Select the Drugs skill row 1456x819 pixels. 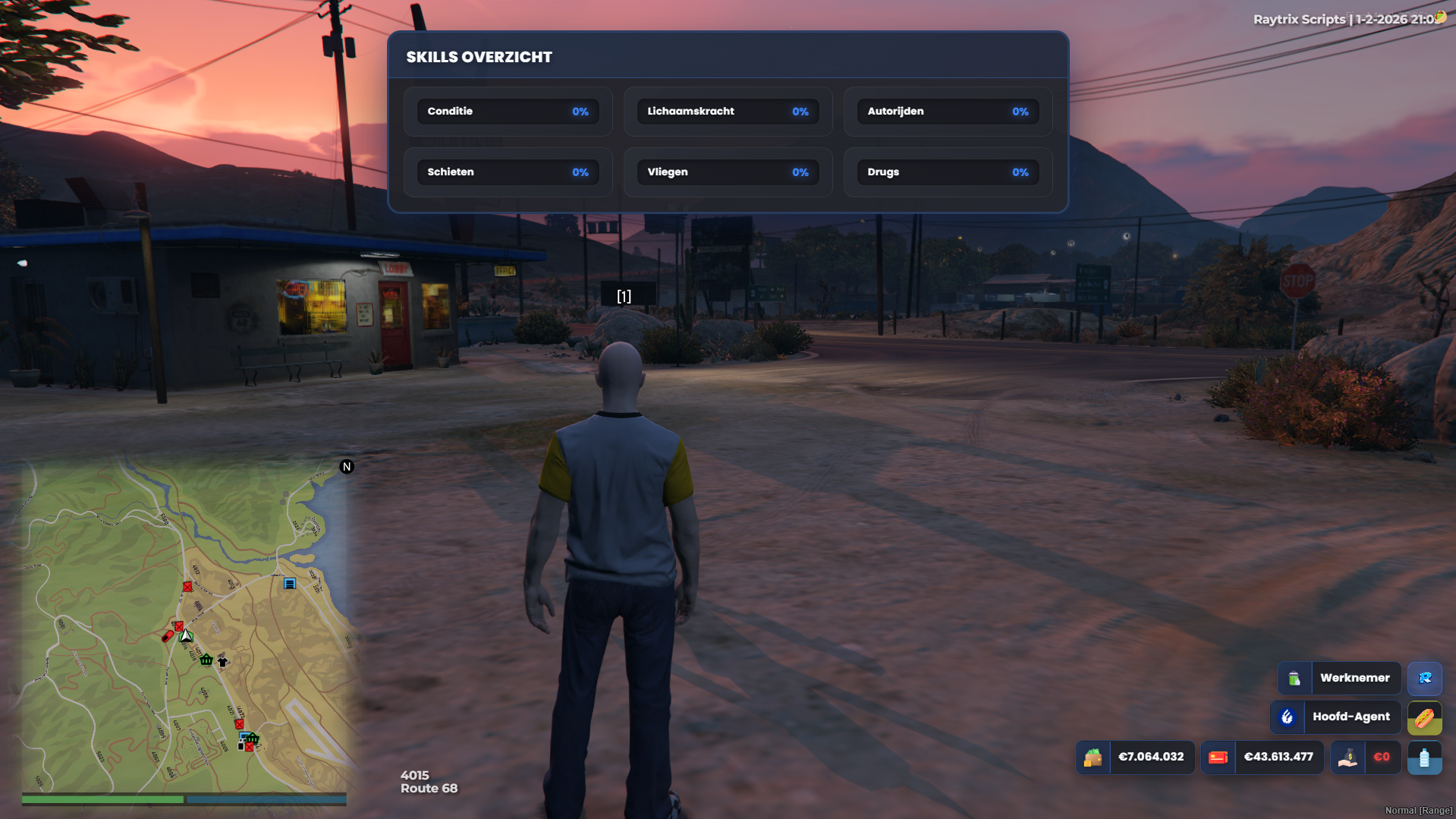(948, 172)
